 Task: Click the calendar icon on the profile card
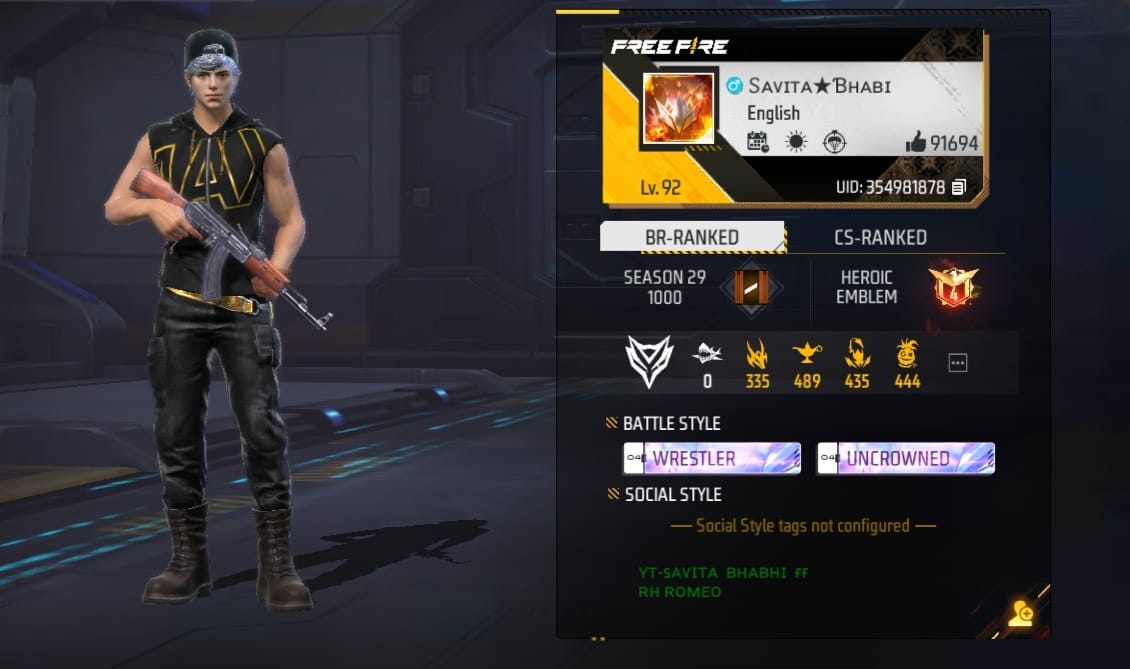pyautogui.click(x=758, y=142)
